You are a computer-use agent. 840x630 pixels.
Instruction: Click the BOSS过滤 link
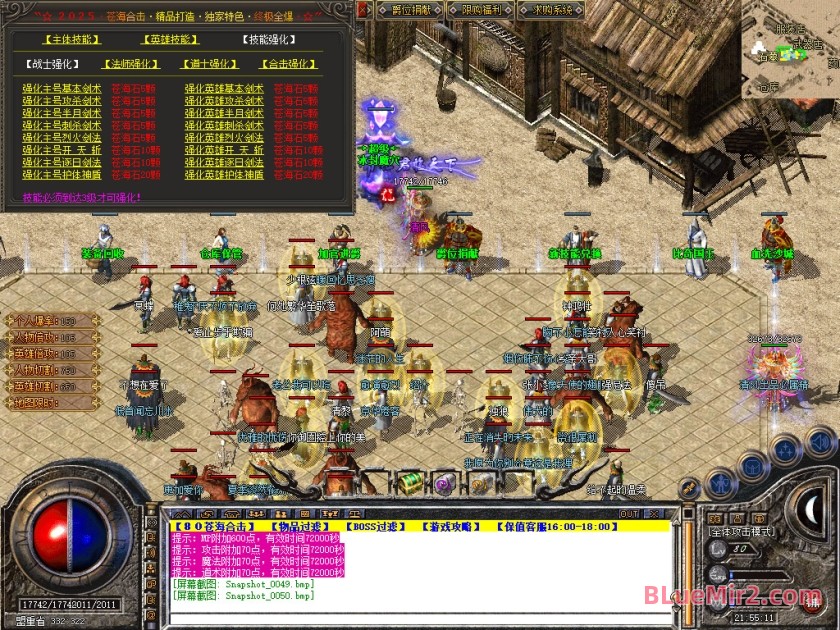pyautogui.click(x=372, y=526)
